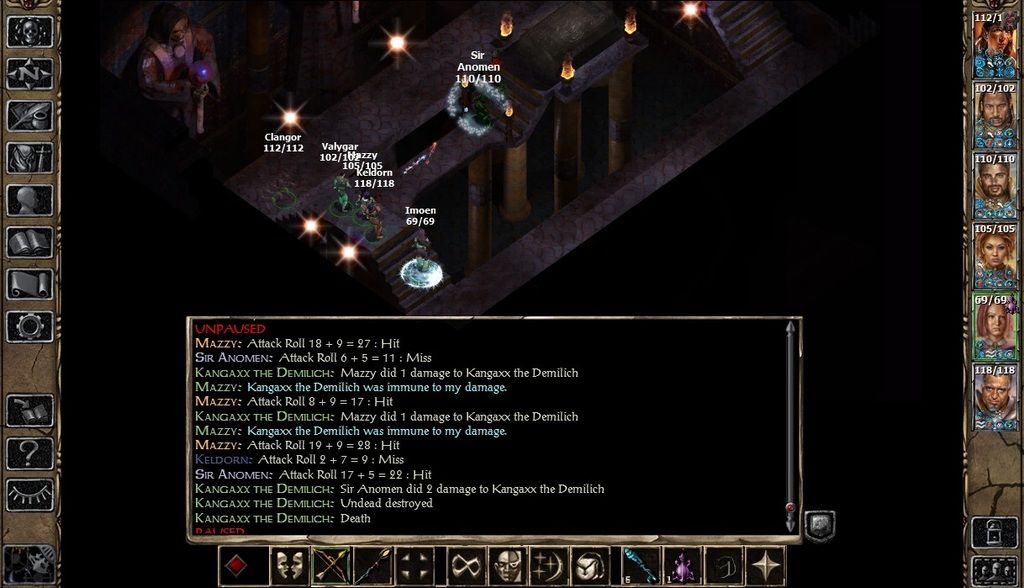The image size is (1024, 588).
Task: Click the shield button beside the message log
Action: pos(819,526)
